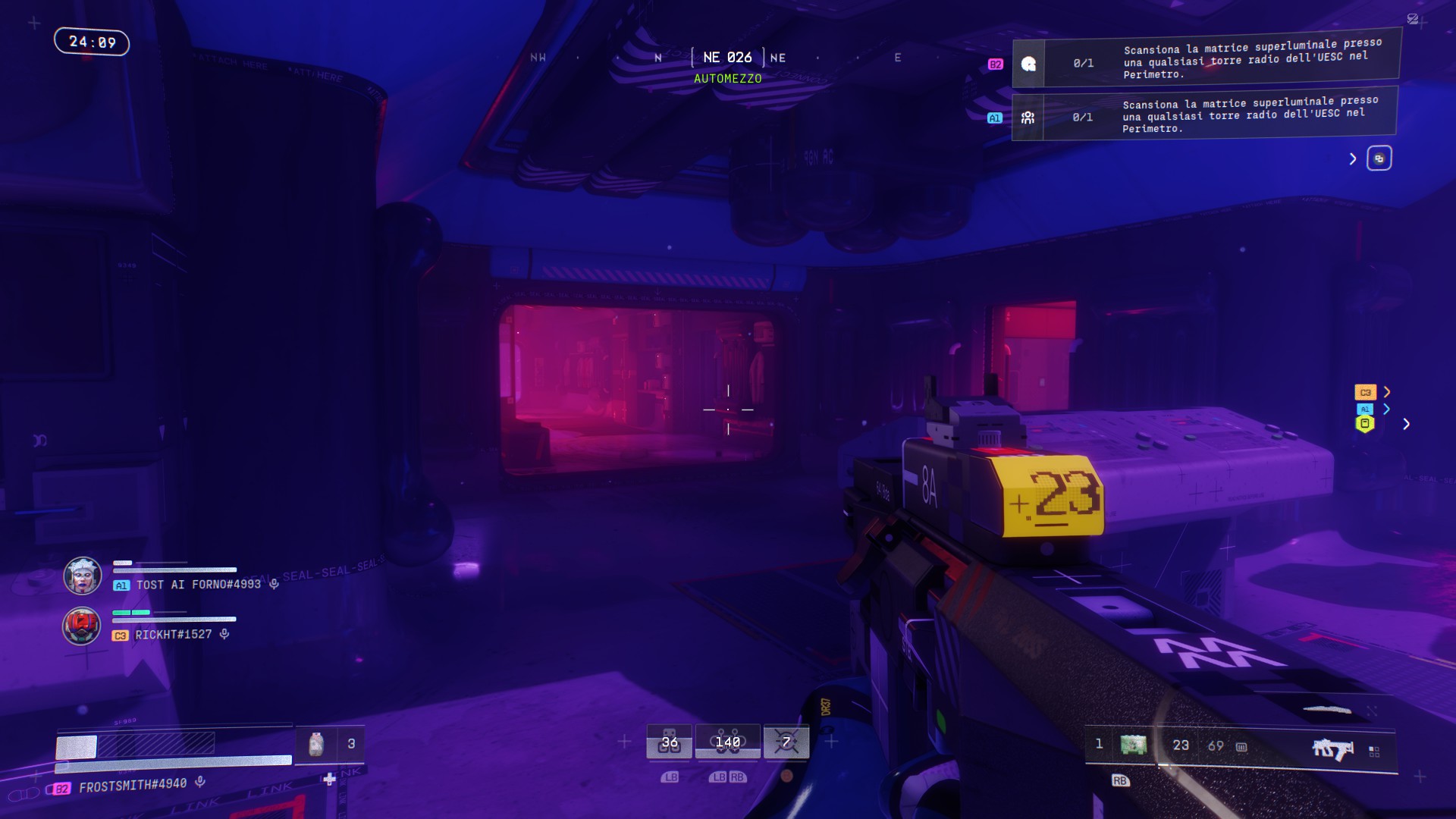
Task: Select the A1 squad objective tracker
Action: pos(1204,117)
